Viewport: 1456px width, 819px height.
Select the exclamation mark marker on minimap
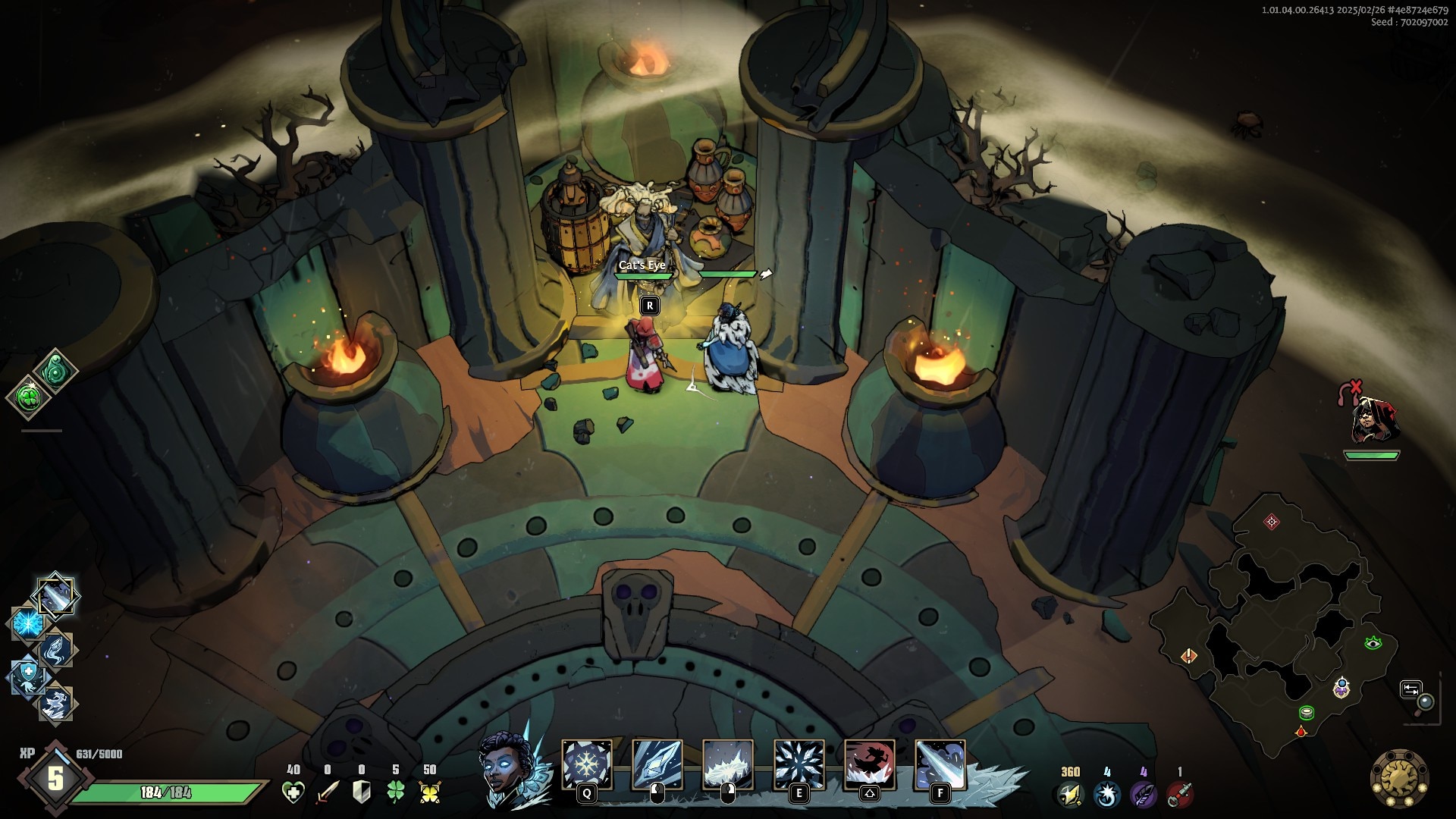click(x=1189, y=655)
